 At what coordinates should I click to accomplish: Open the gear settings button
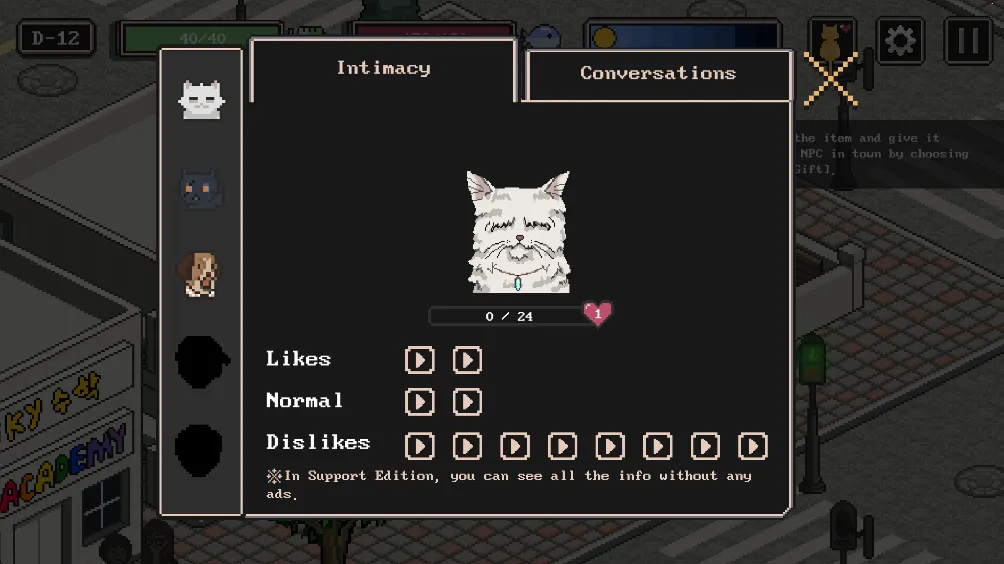tap(900, 41)
